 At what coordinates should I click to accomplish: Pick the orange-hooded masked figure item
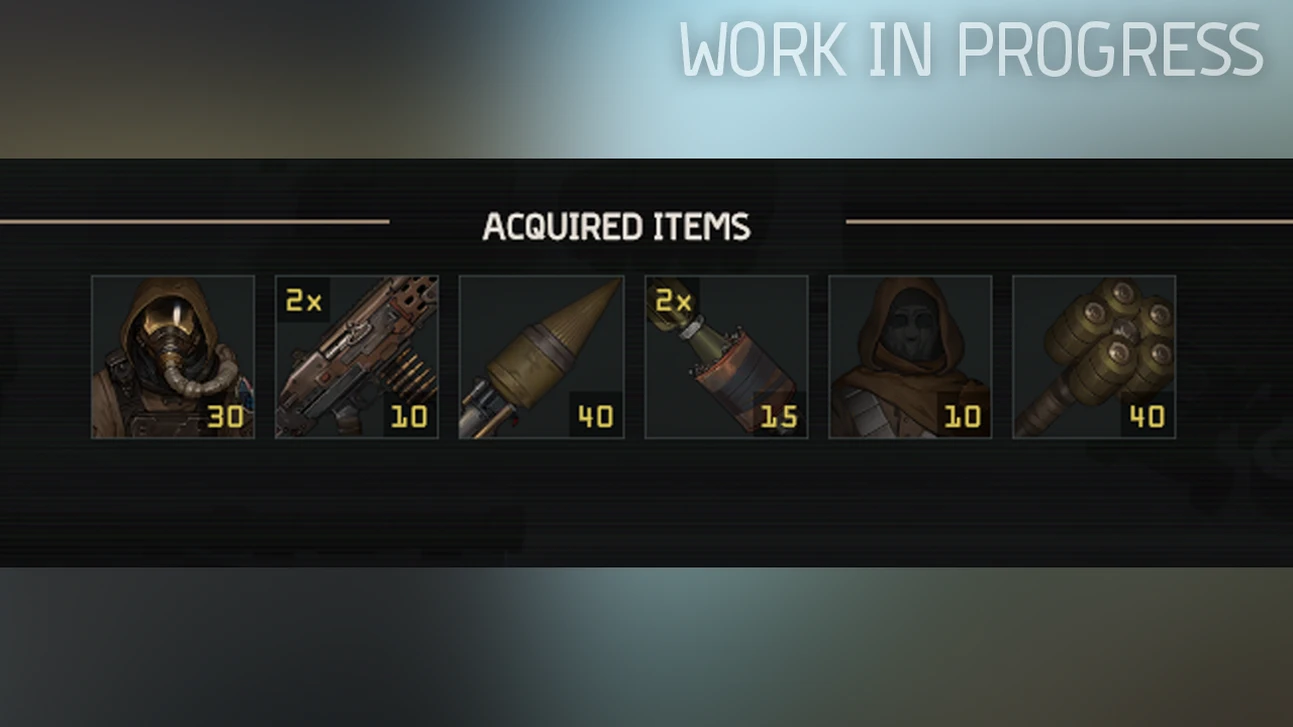[910, 357]
